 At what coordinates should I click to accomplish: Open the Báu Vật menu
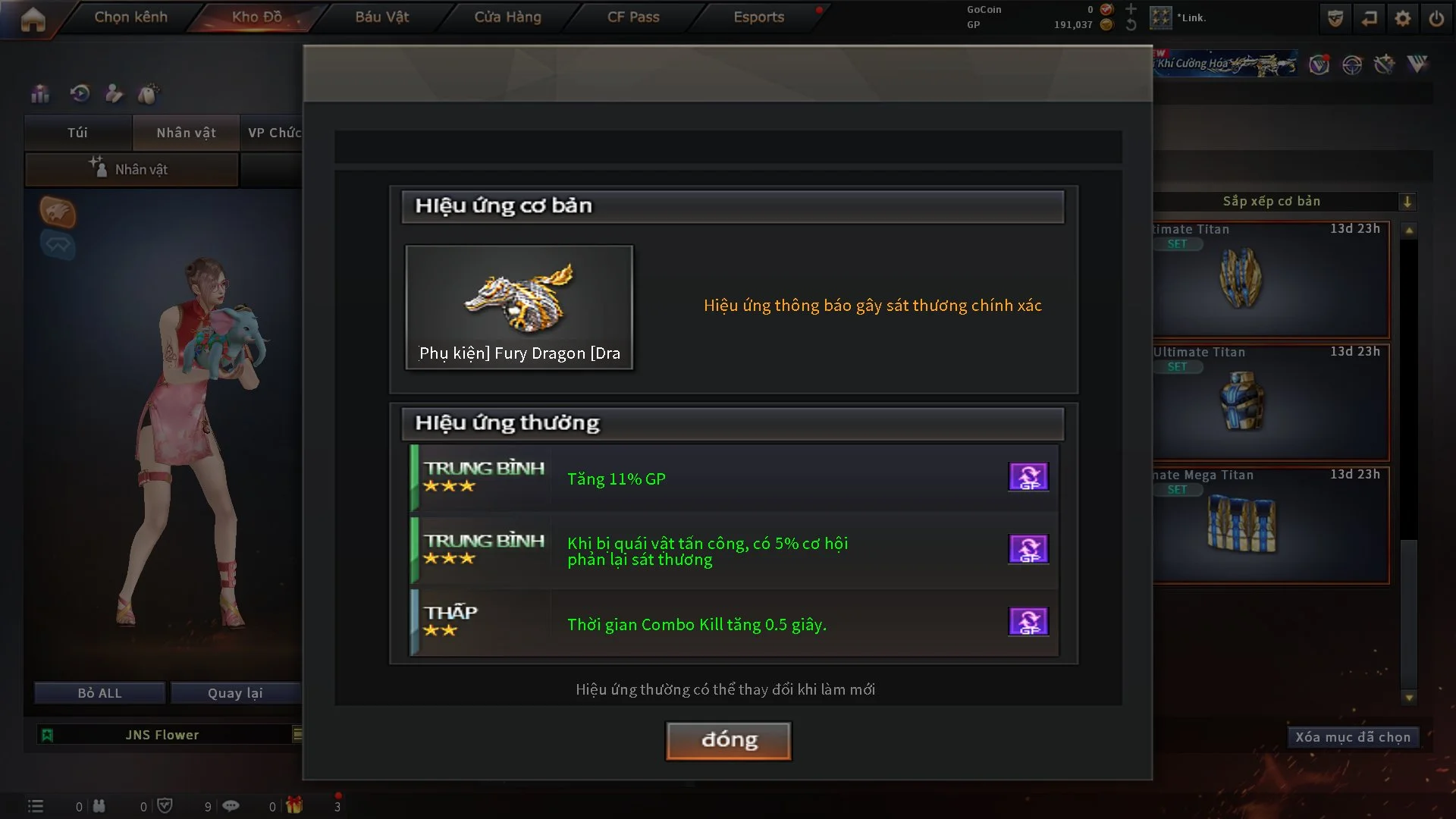pyautogui.click(x=381, y=17)
